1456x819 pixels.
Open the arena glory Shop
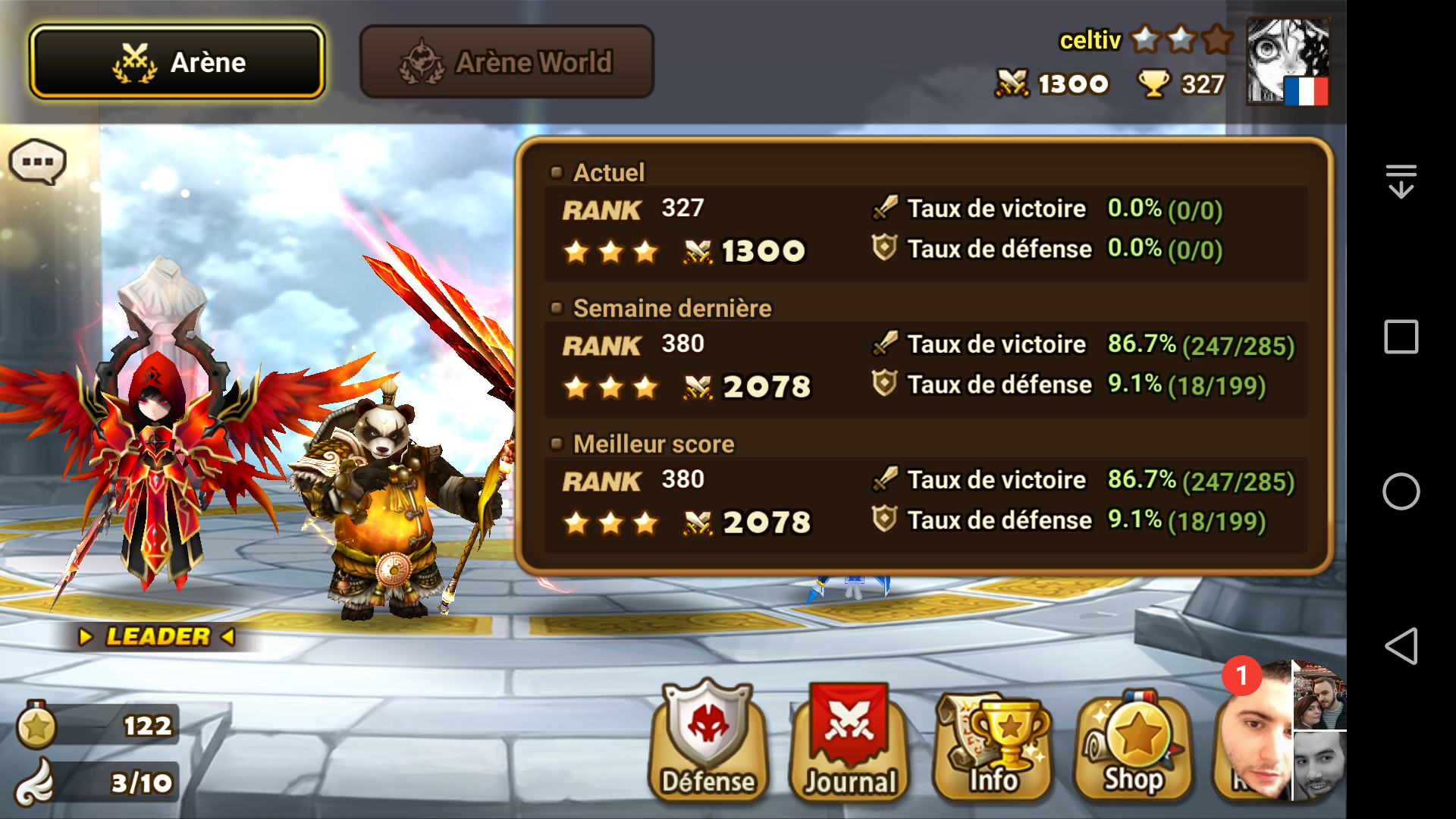(x=1133, y=739)
